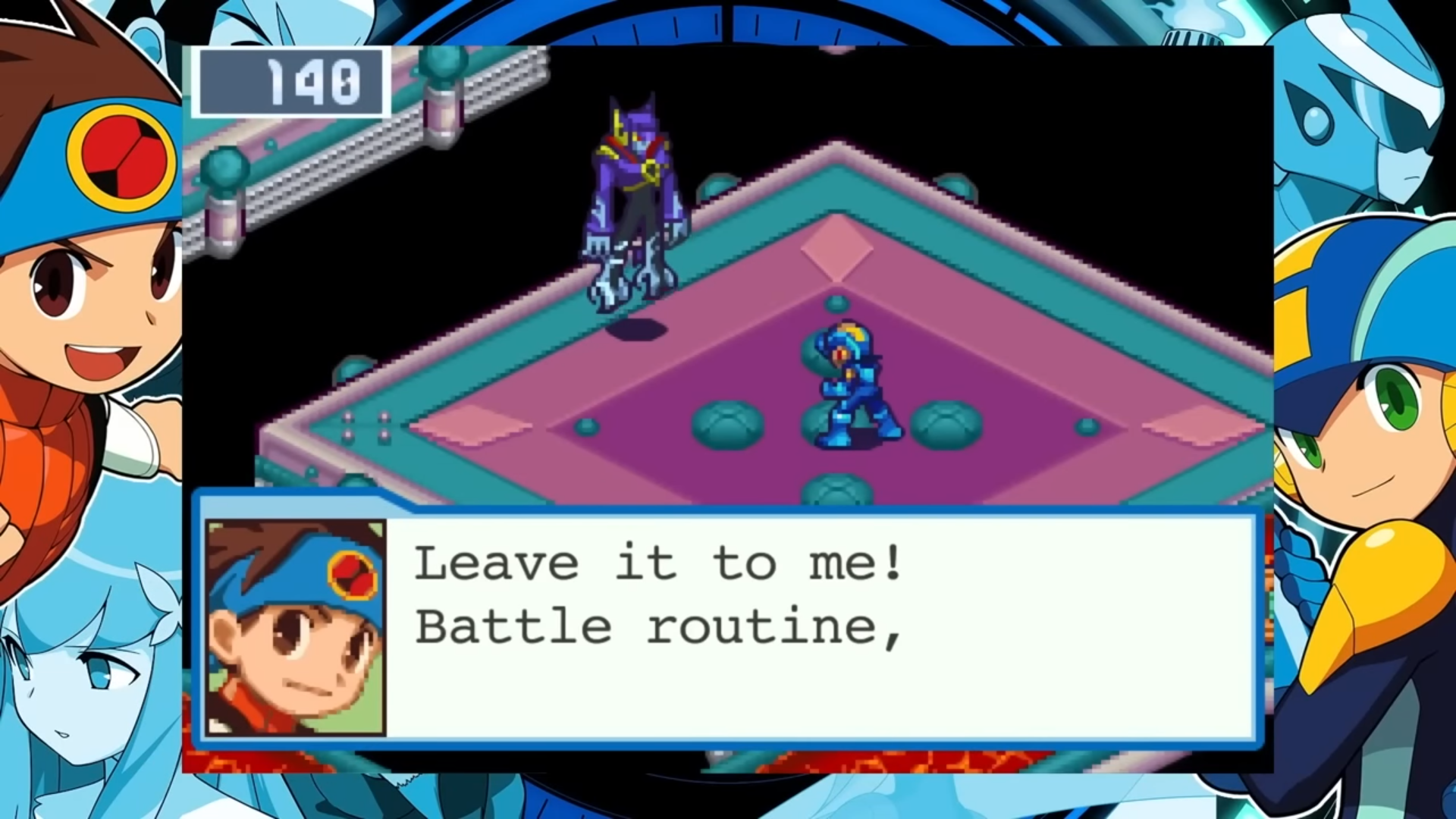Click the HP counter showing 140
1456x819 pixels.
[292, 83]
